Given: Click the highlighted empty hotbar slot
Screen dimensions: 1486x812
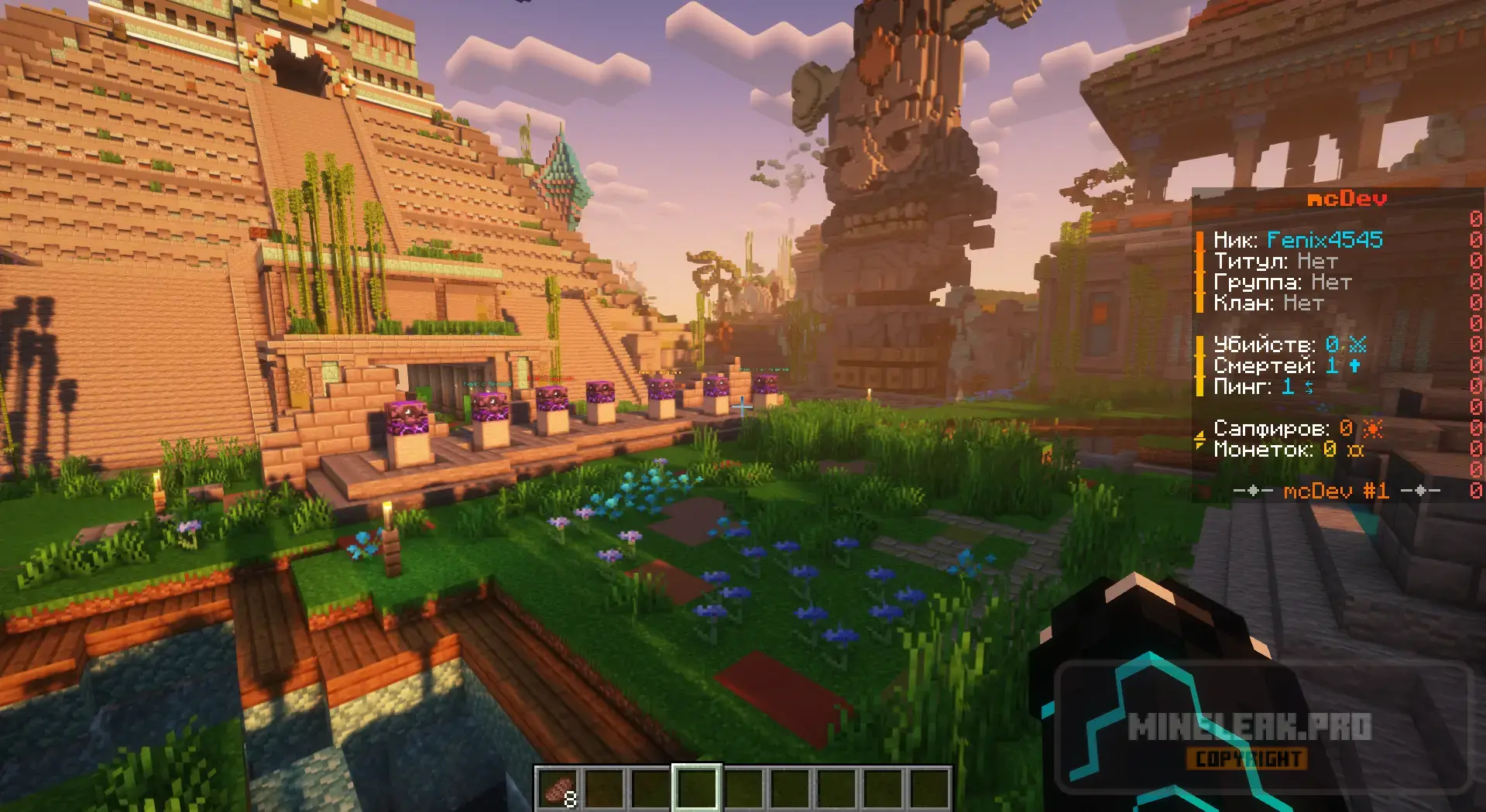Looking at the screenshot, I should [696, 789].
